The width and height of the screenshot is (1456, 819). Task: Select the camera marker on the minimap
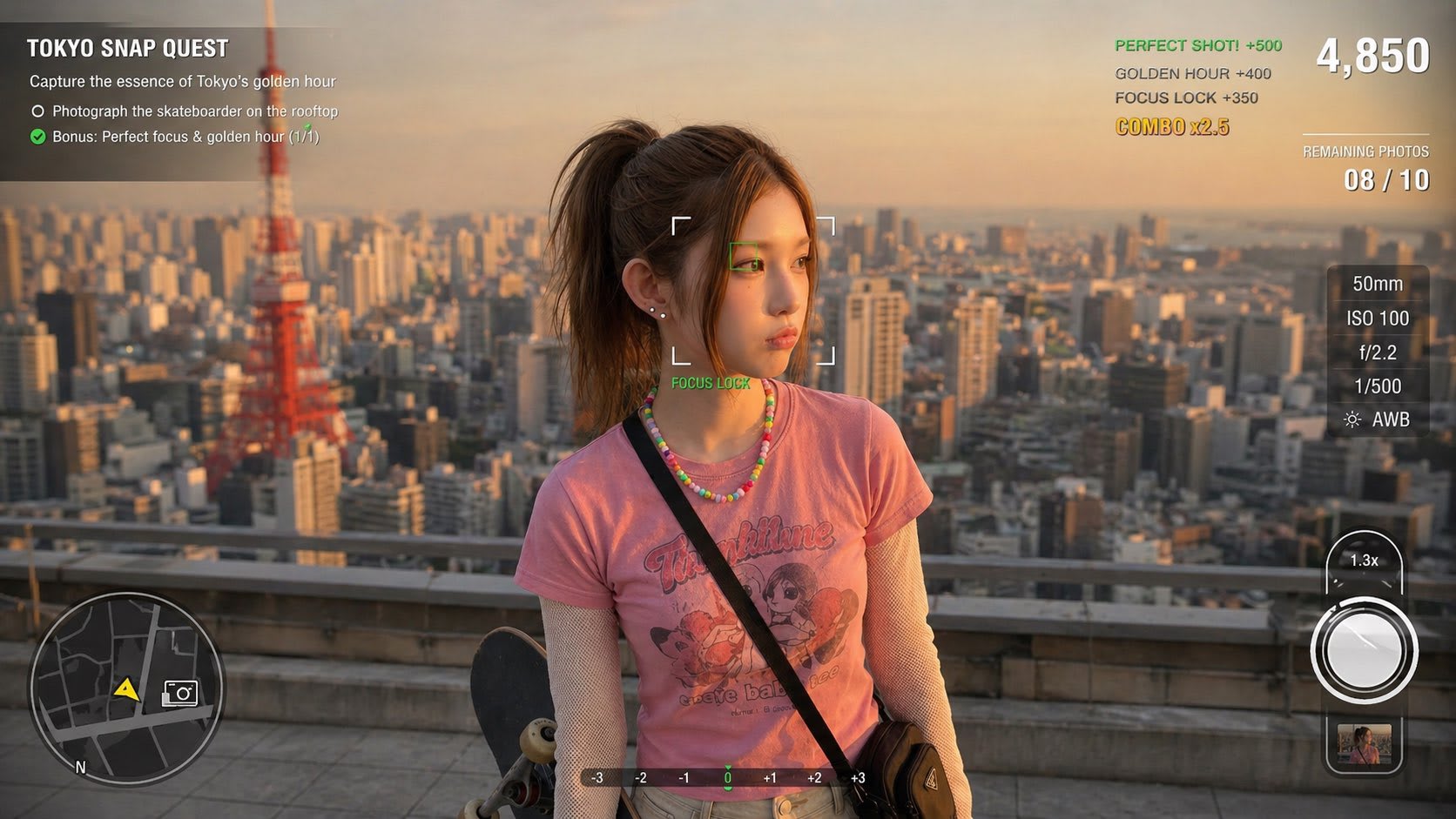[180, 693]
